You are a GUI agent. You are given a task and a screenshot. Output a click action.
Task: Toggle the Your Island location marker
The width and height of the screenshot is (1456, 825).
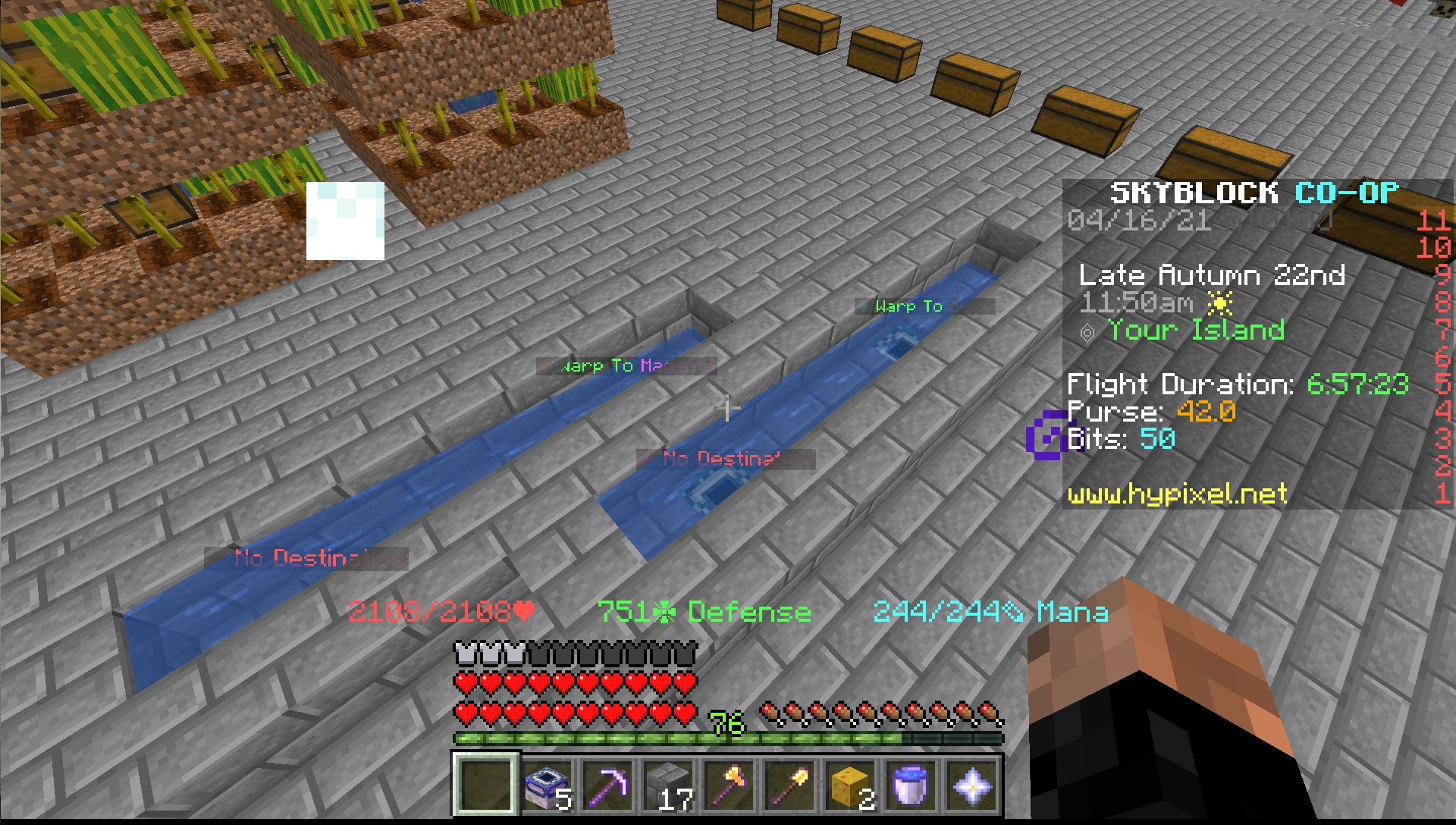[1193, 329]
